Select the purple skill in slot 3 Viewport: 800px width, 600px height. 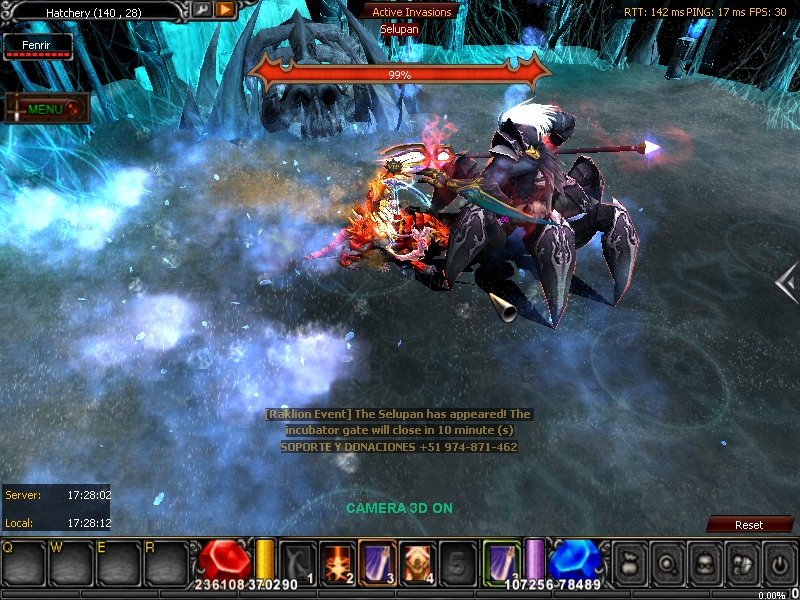click(x=376, y=561)
